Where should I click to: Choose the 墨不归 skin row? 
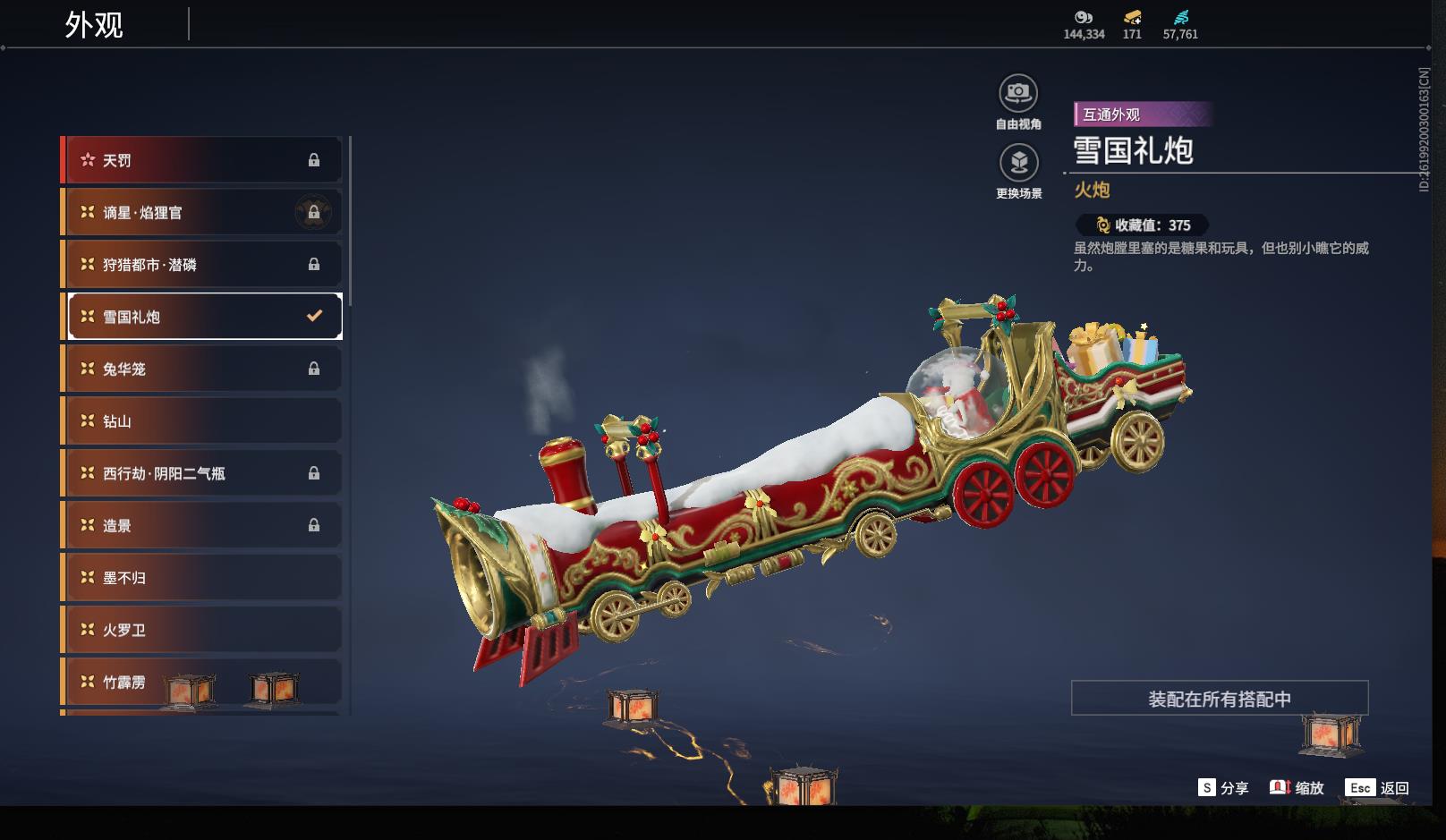(x=201, y=578)
